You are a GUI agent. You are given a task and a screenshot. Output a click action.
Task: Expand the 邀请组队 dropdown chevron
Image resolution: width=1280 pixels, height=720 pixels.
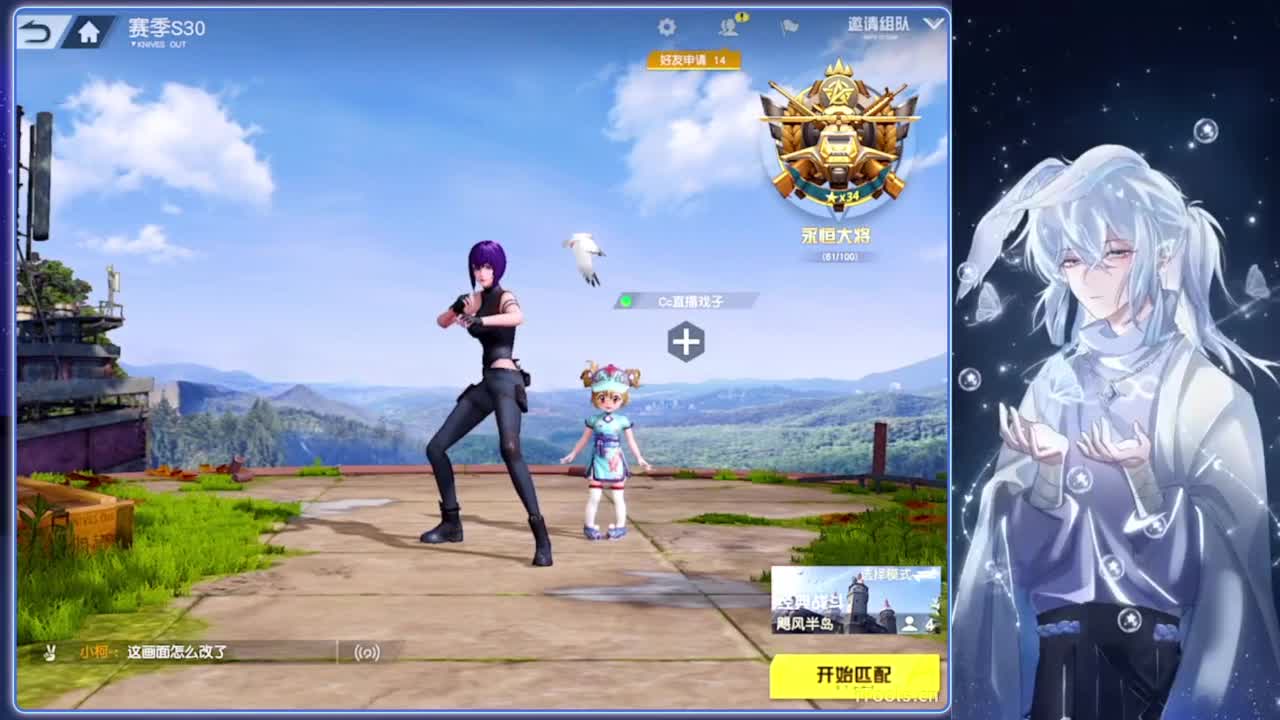pos(931,24)
